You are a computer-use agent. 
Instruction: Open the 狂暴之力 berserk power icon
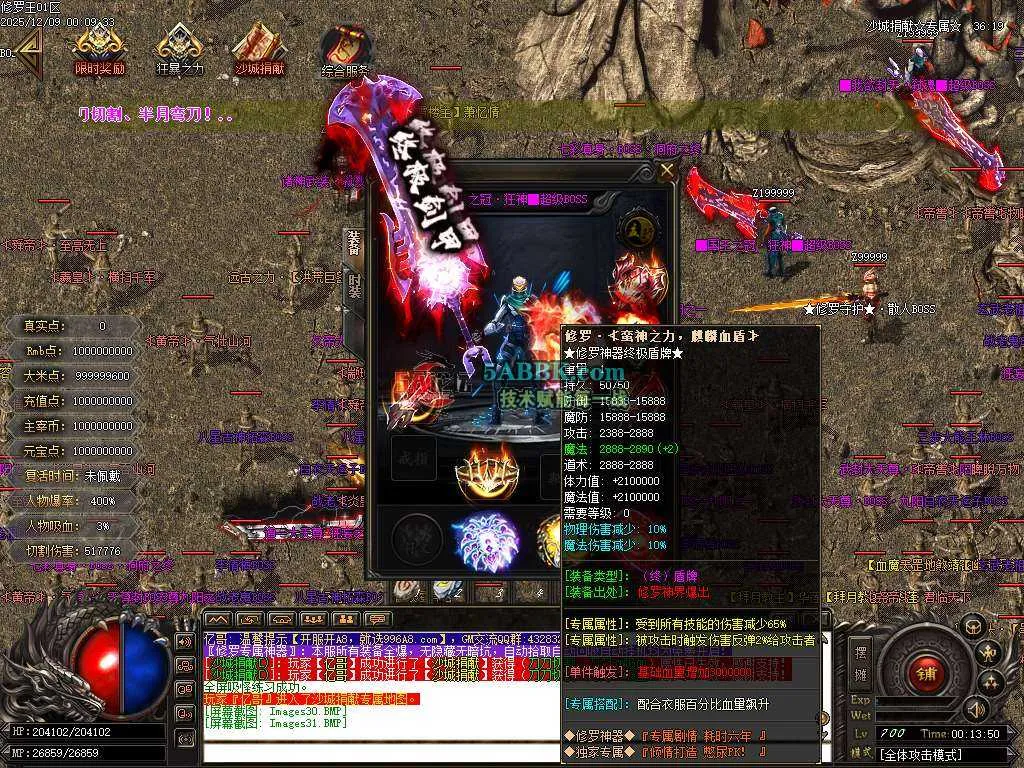[x=180, y=50]
